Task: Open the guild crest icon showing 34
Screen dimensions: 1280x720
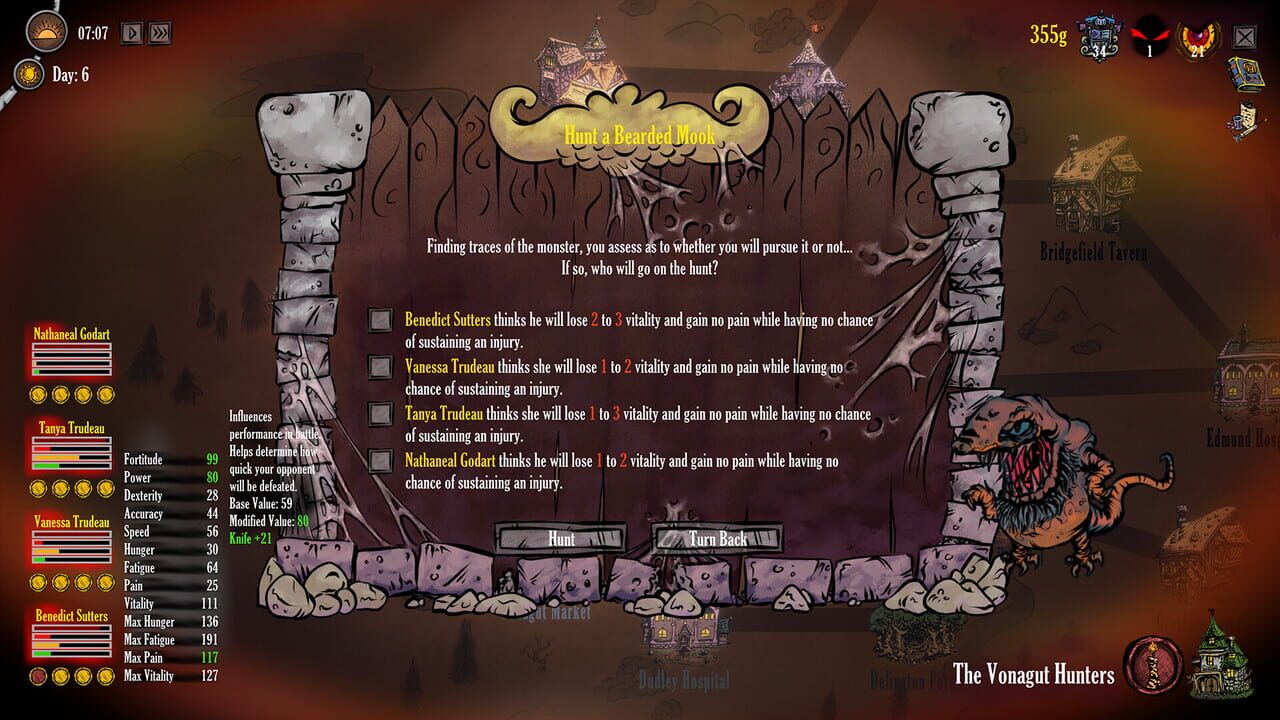Action: point(1100,35)
